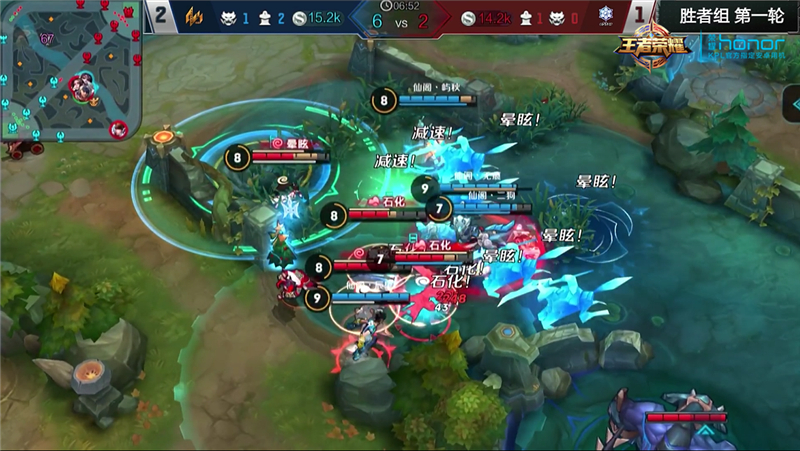Click the minimap in the corner

[70, 70]
